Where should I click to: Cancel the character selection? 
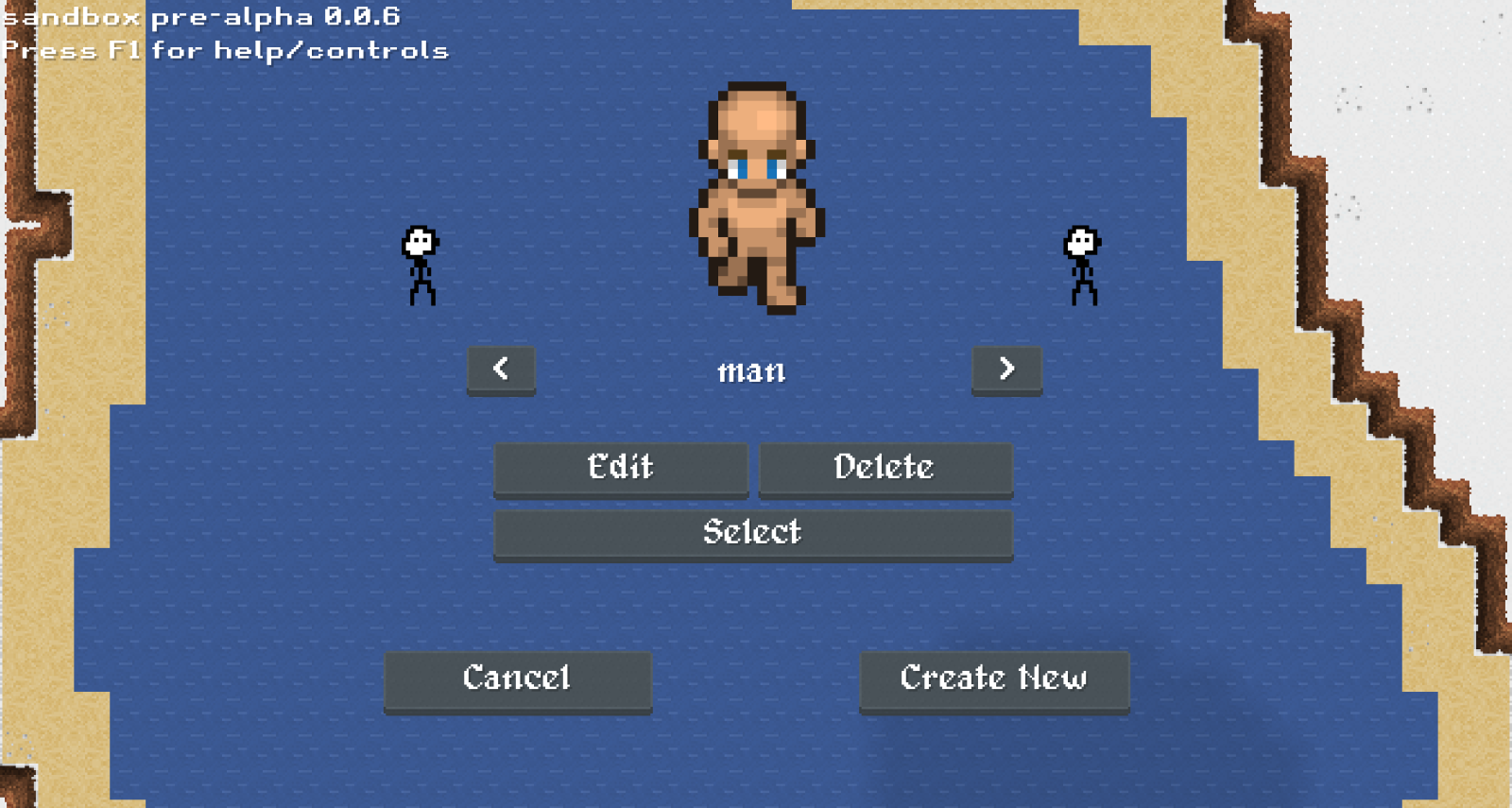pyautogui.click(x=518, y=679)
